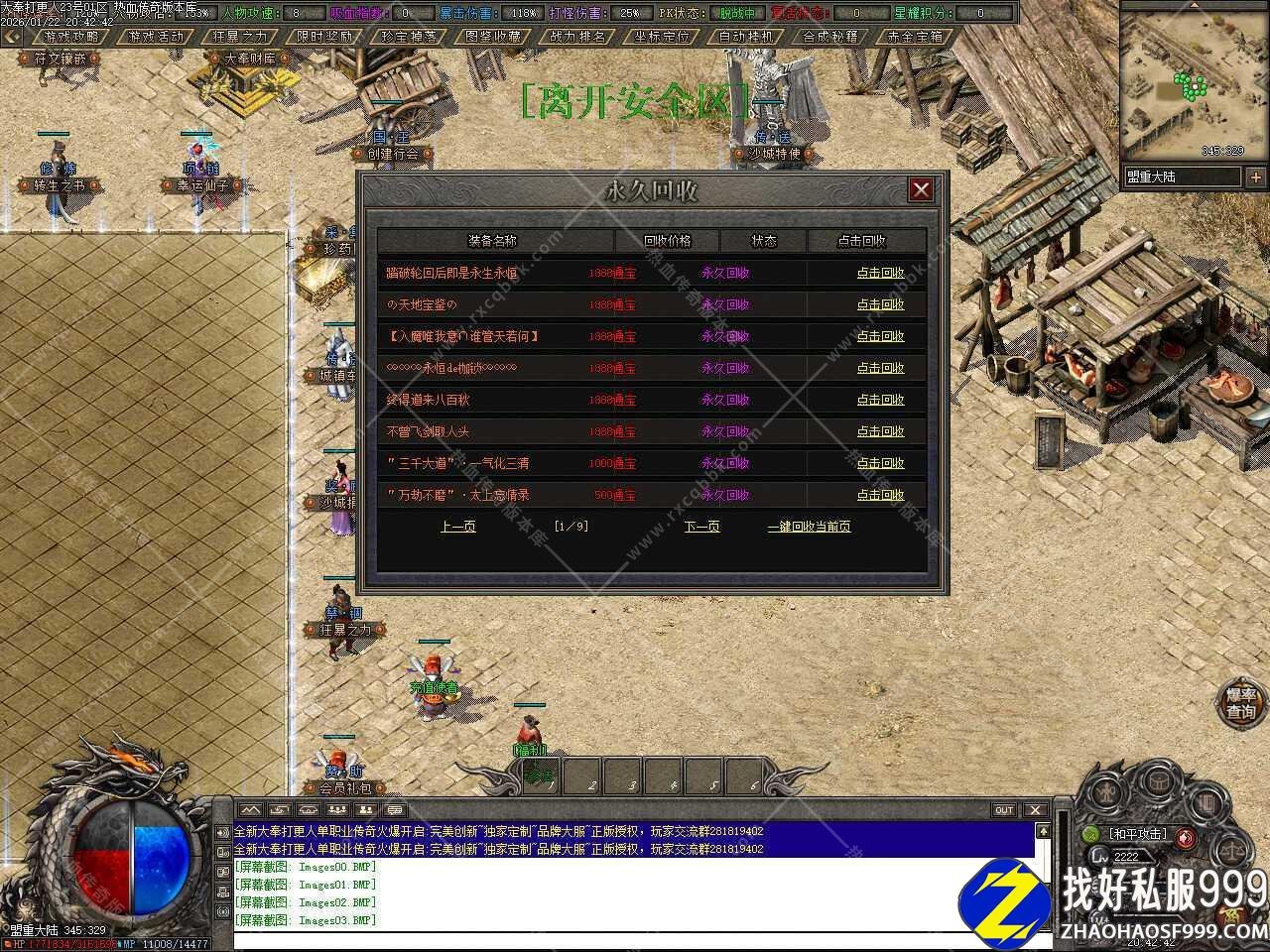
Task: Recycle the whole current page (一键回收当前页)
Action: [x=809, y=527]
